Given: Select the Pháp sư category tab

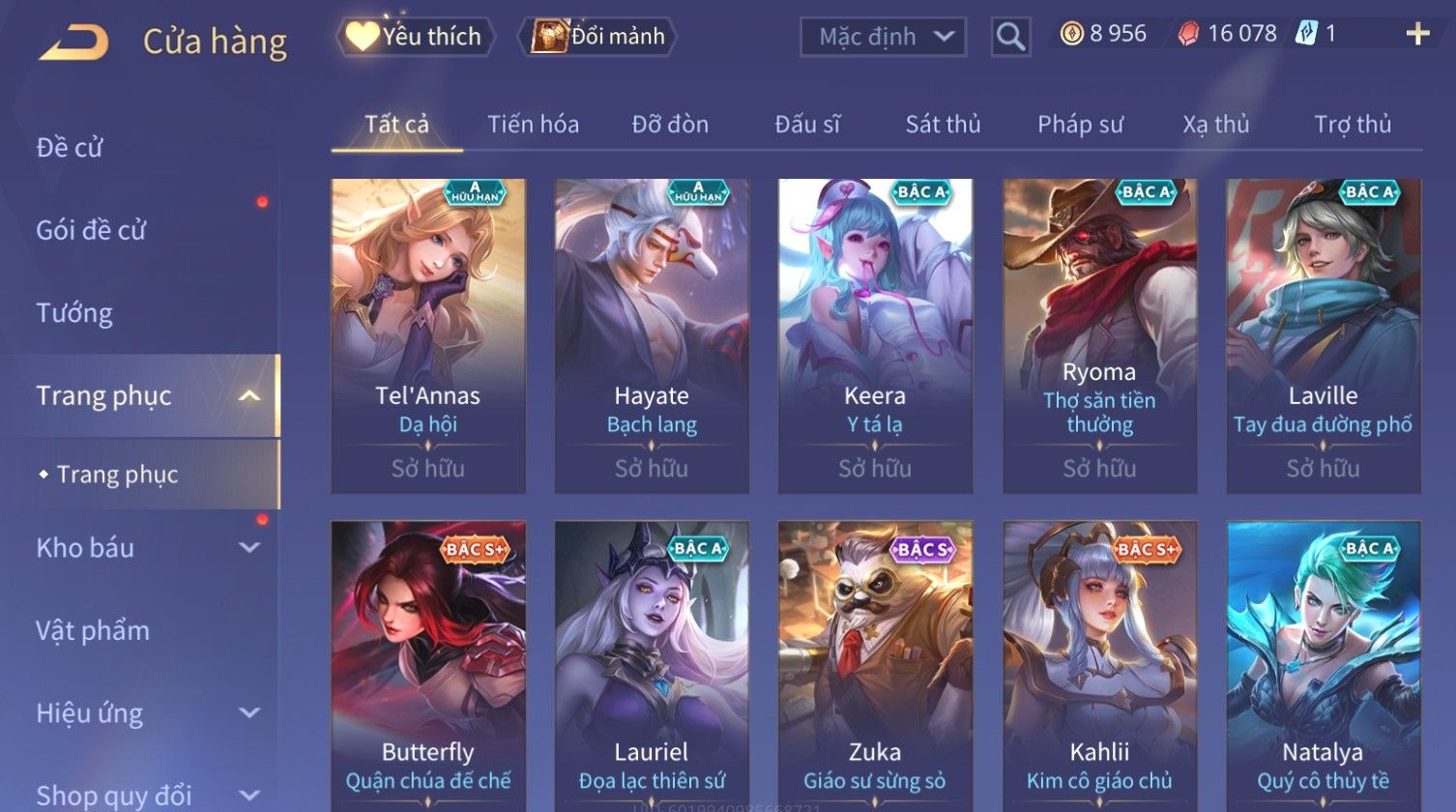Looking at the screenshot, I should (1080, 125).
